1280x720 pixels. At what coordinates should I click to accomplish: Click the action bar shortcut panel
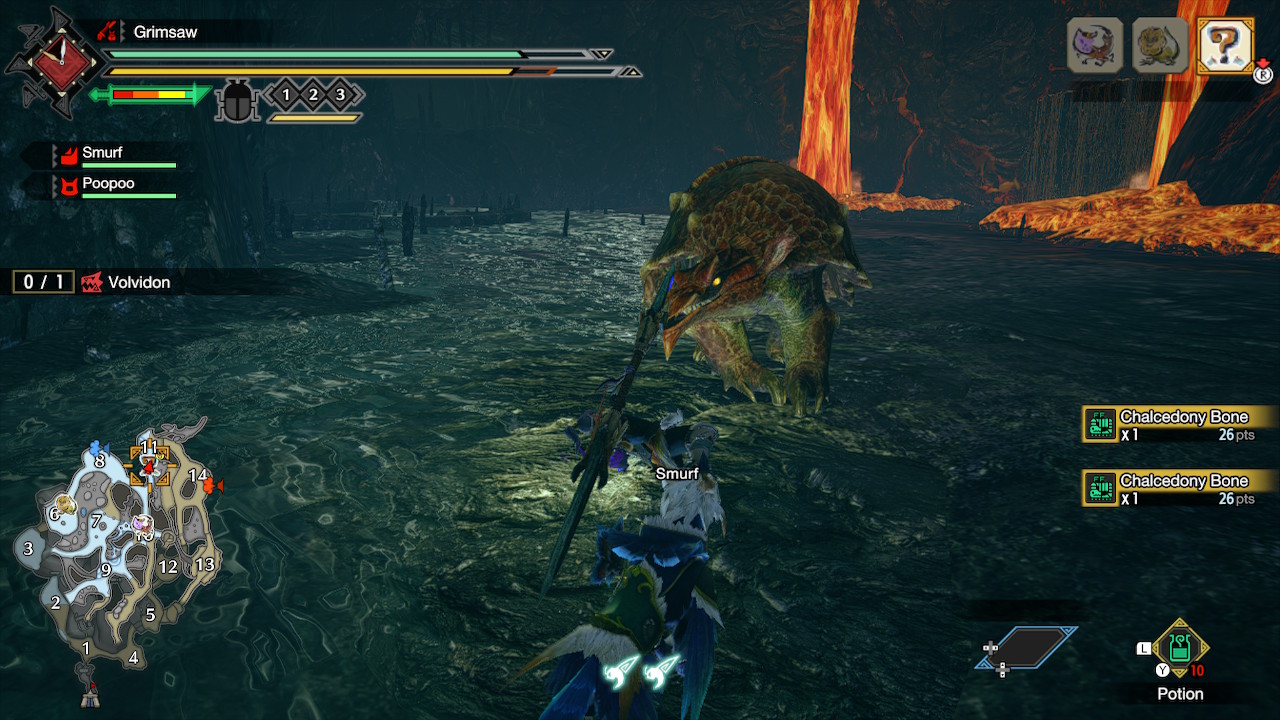click(x=1027, y=648)
